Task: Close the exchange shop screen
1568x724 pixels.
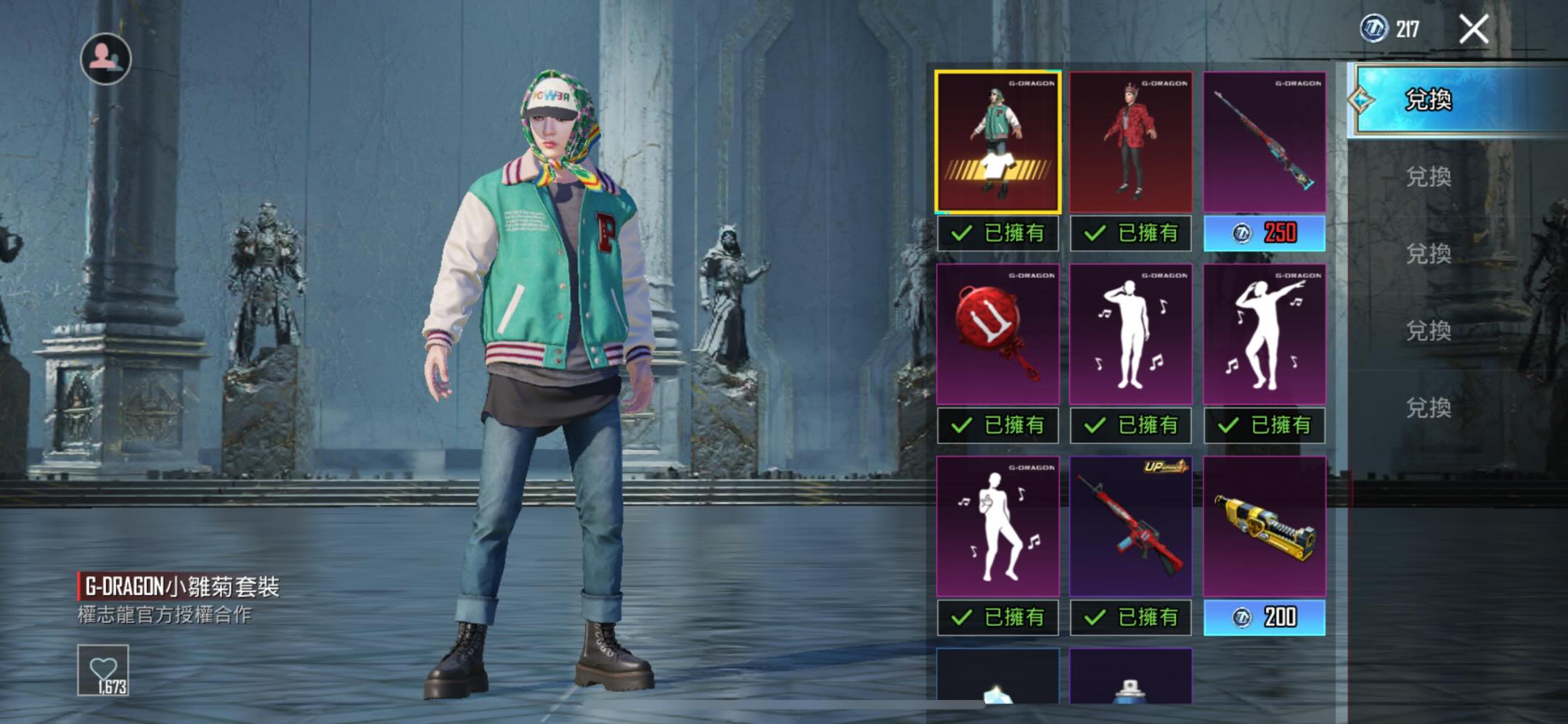Action: 1474,30
